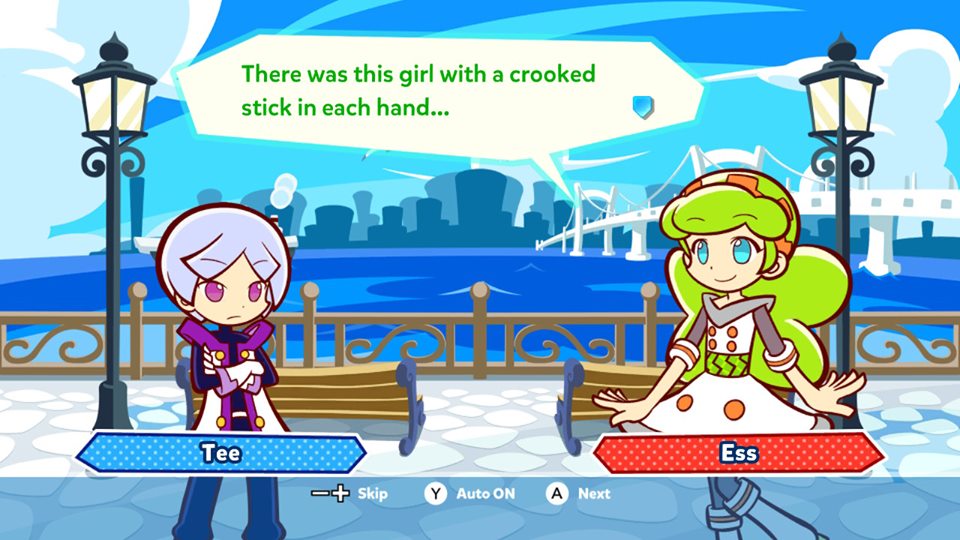Screen dimensions: 960x540
Task: Advance with the Next dialogue option
Action: tap(578, 493)
